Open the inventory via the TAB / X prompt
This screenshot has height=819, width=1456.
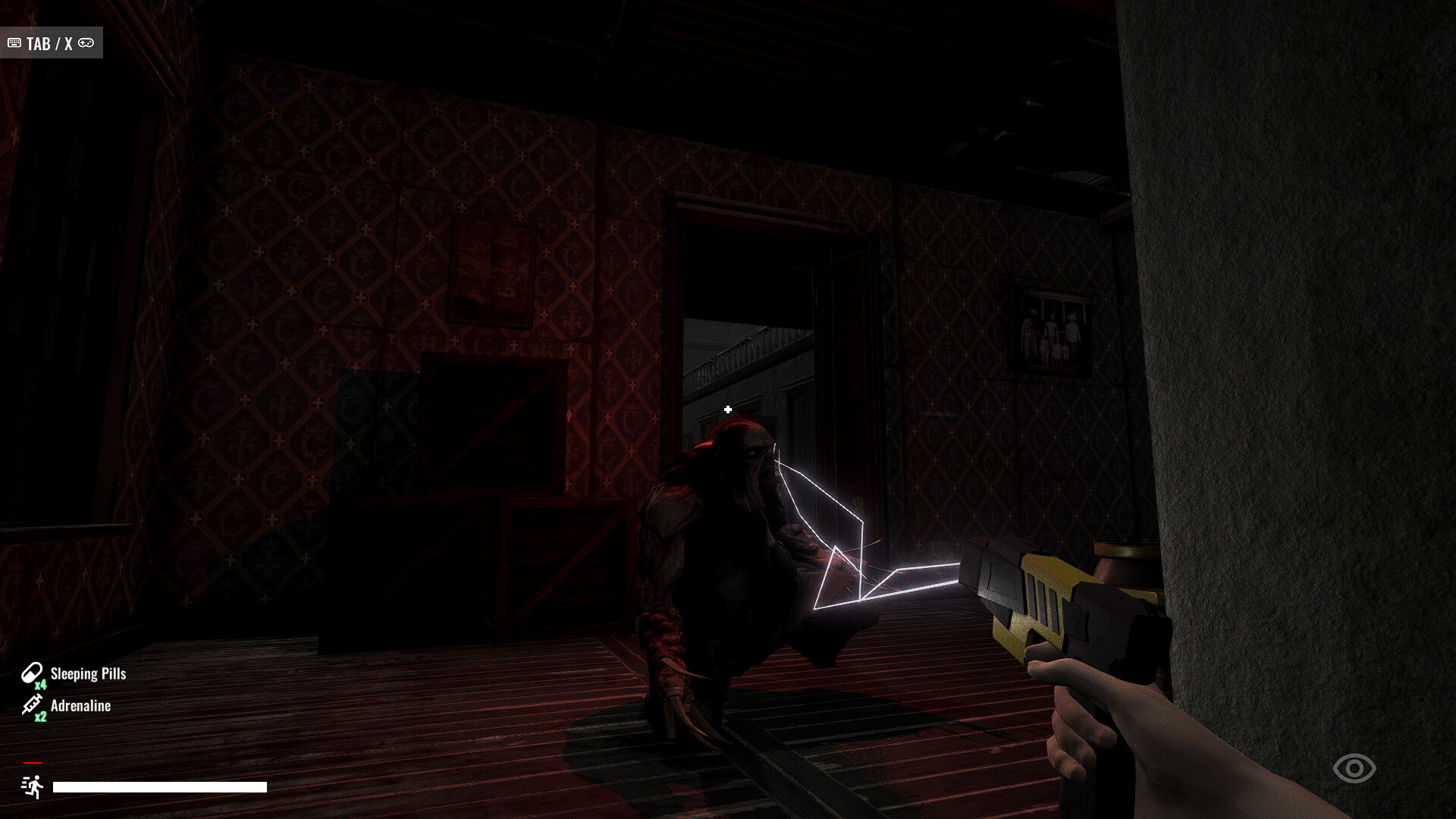coord(51,42)
